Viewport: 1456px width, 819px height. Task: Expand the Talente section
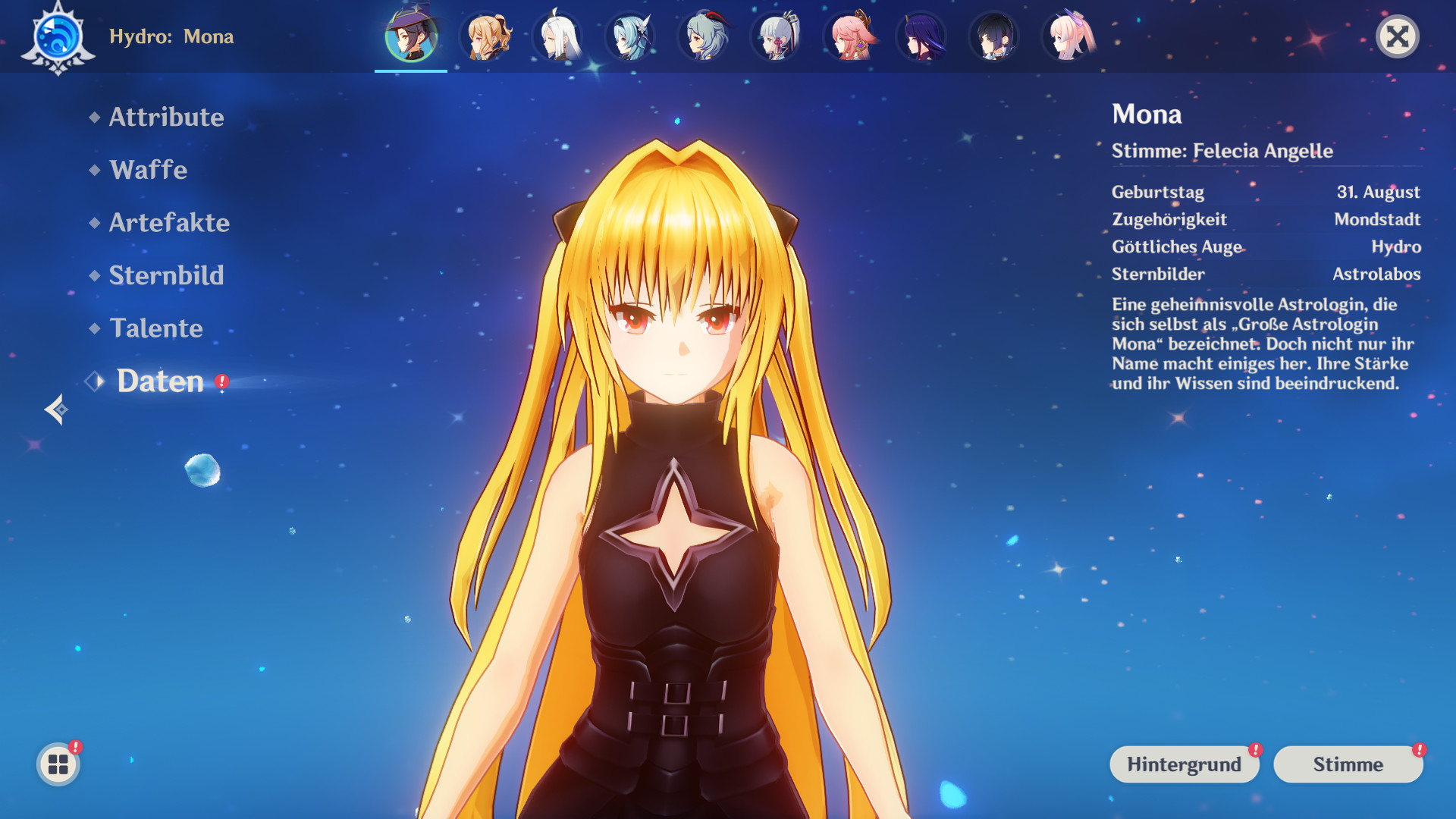click(156, 329)
